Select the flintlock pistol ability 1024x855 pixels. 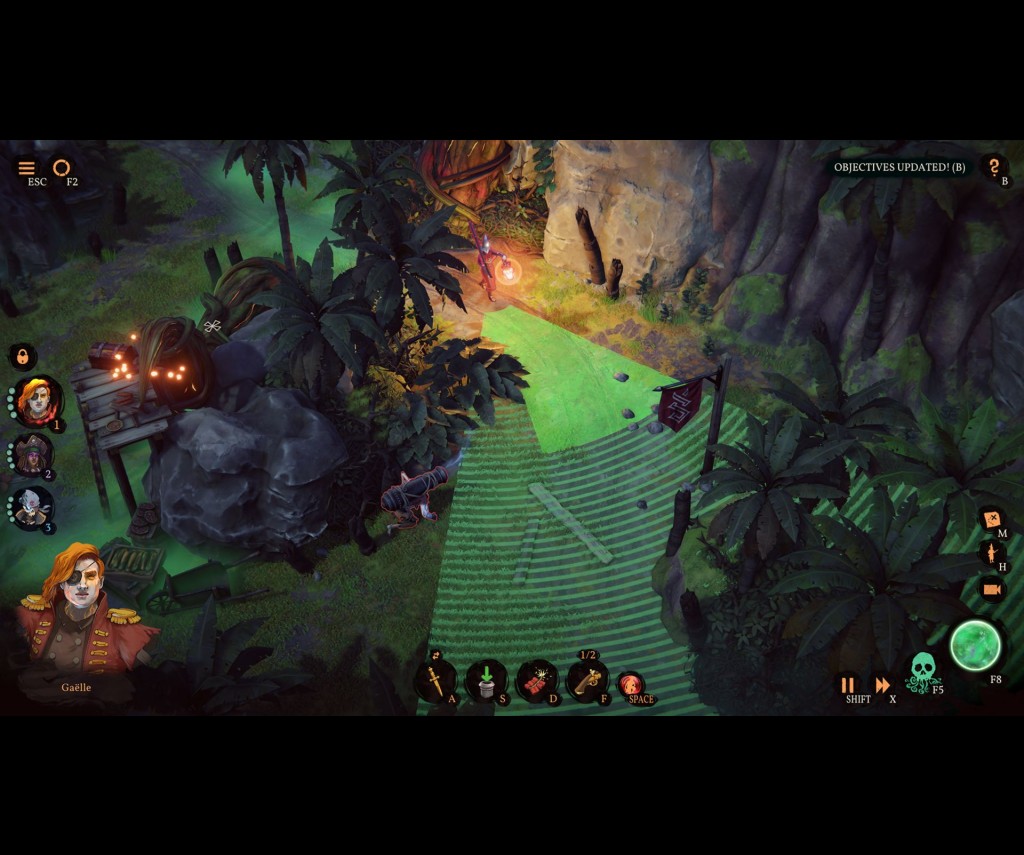pyautogui.click(x=587, y=680)
